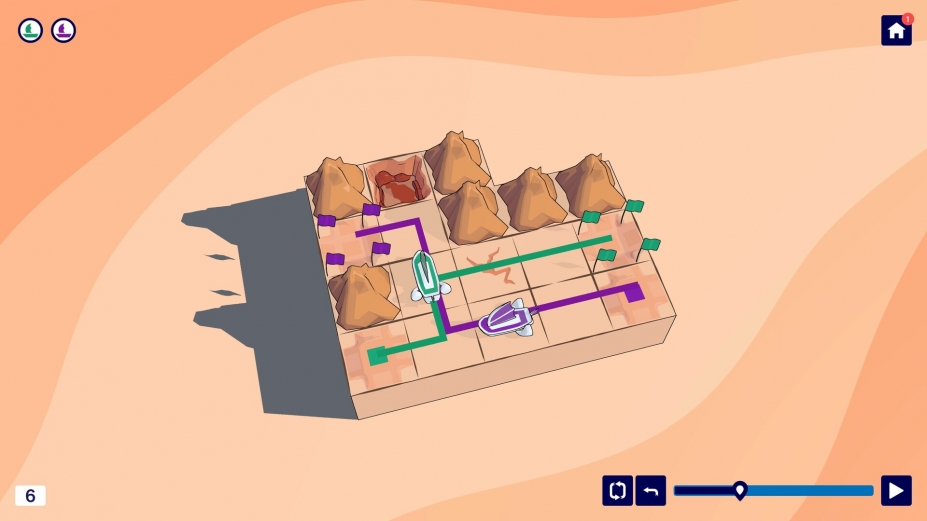Select the green boat icon
The image size is (927, 521).
pos(30,30)
